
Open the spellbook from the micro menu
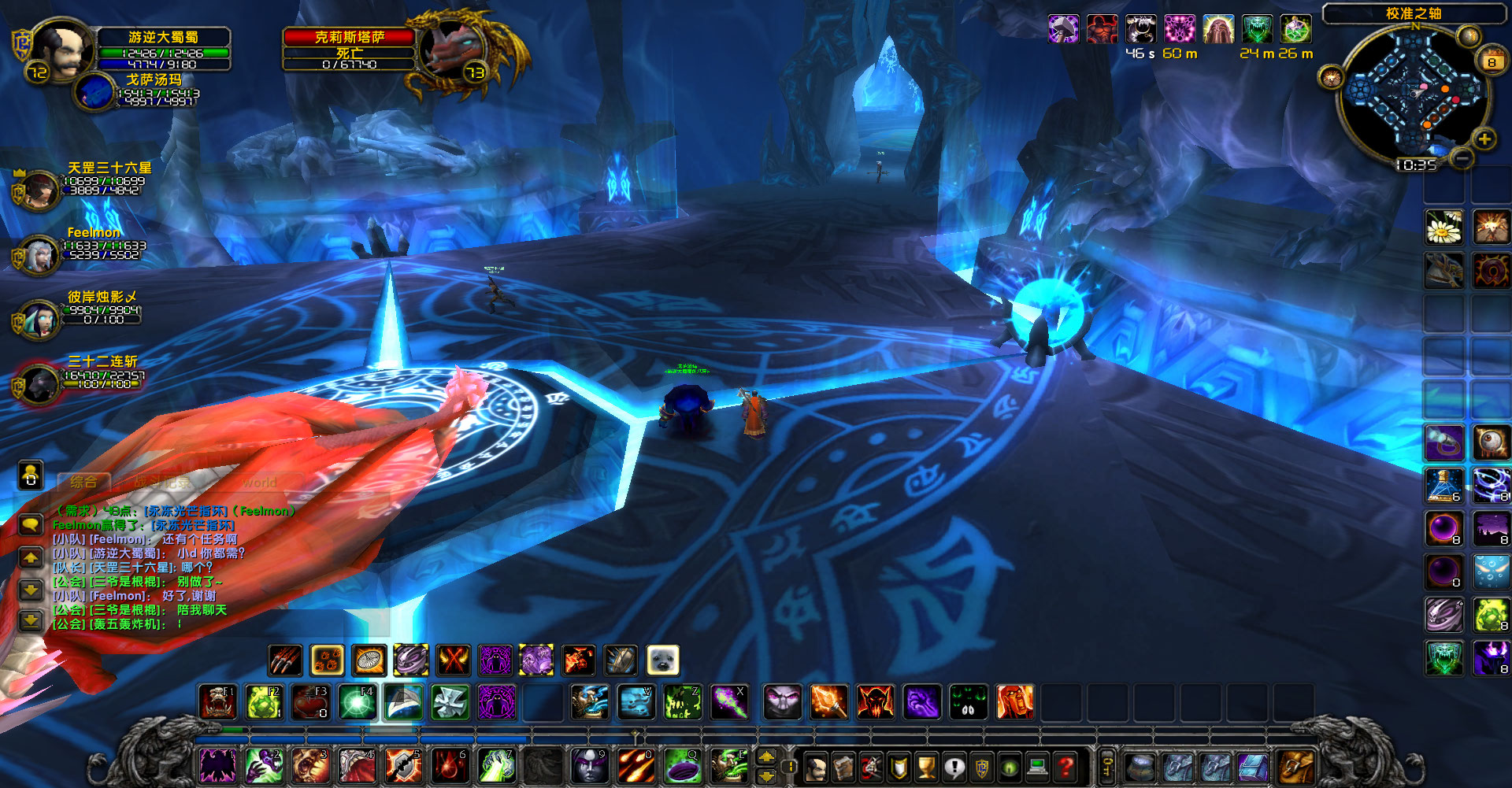click(x=843, y=768)
